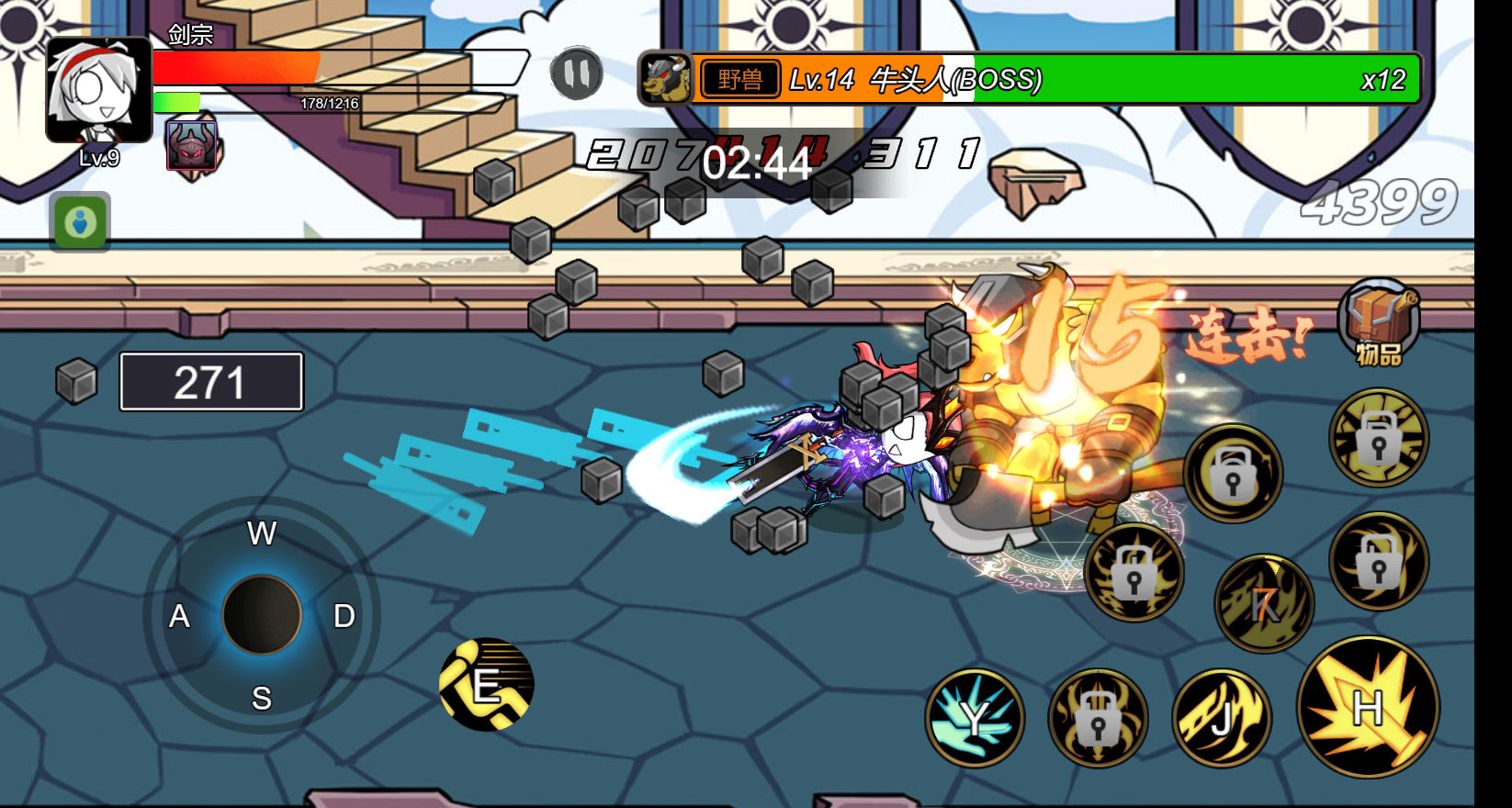Open the 物品 items chest
Screen dimensions: 1512x808
(x=1378, y=321)
